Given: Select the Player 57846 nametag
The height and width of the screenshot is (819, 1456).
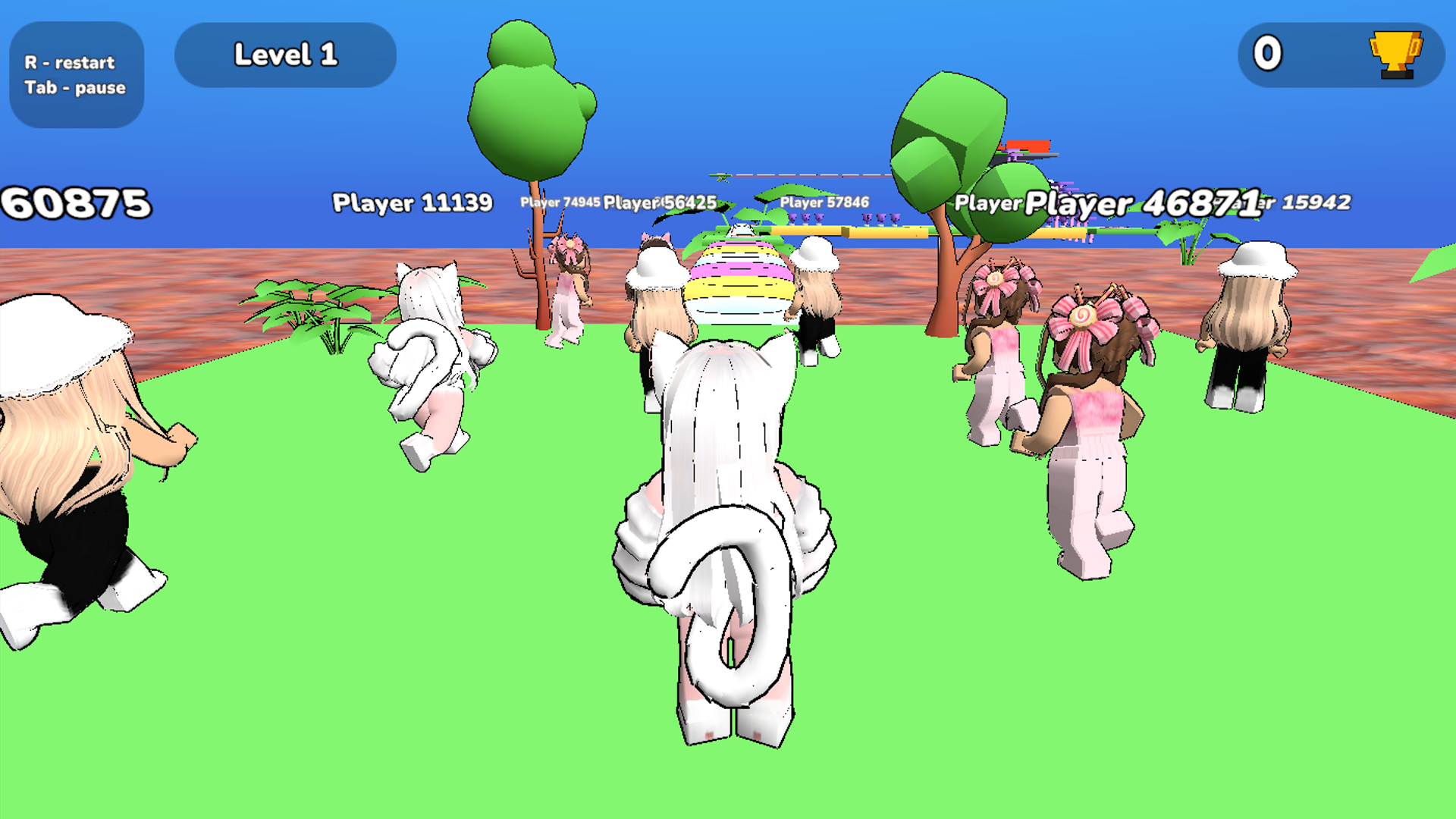Looking at the screenshot, I should pos(824,203).
